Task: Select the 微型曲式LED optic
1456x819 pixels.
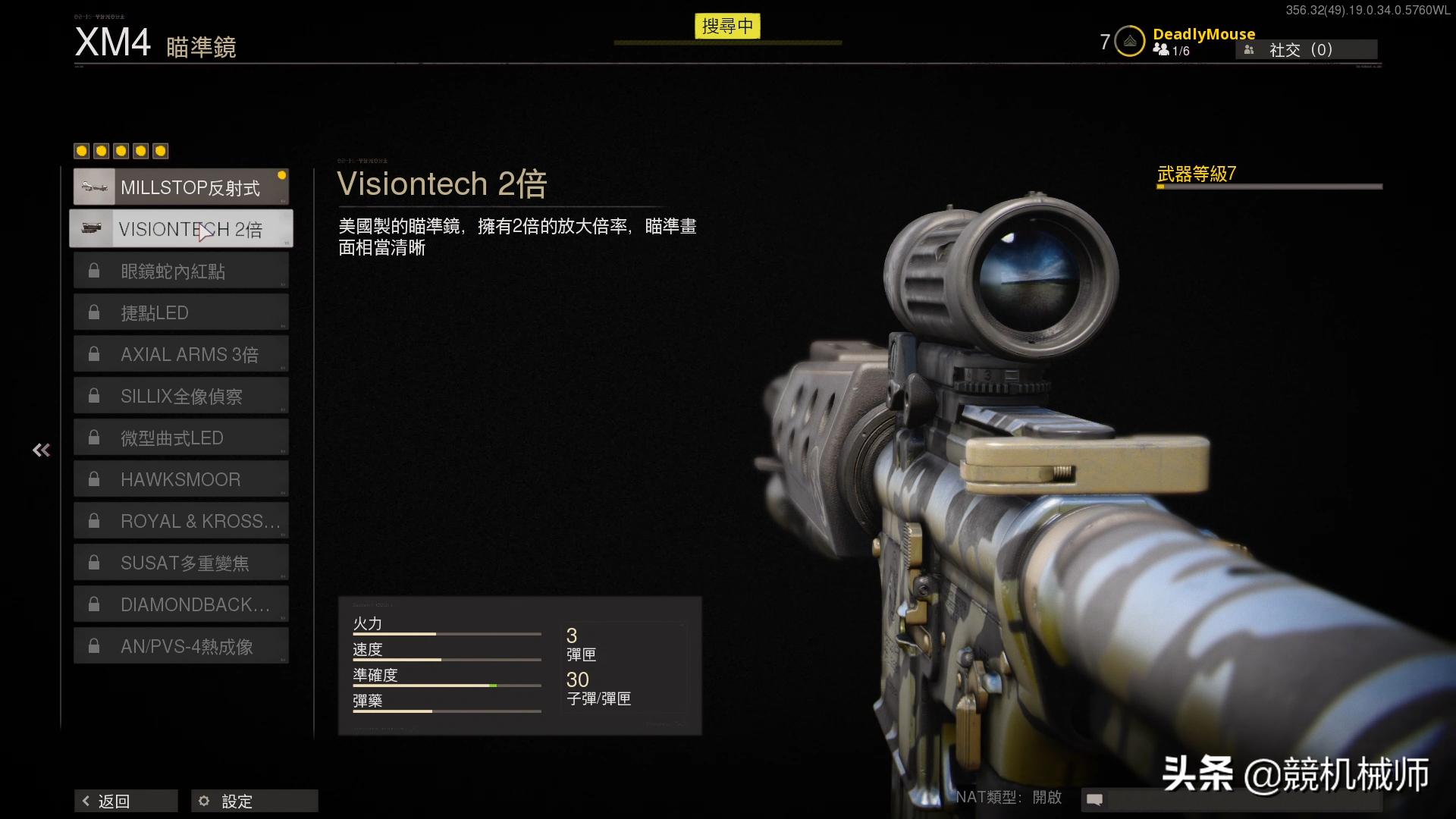Action: pyautogui.click(x=180, y=438)
